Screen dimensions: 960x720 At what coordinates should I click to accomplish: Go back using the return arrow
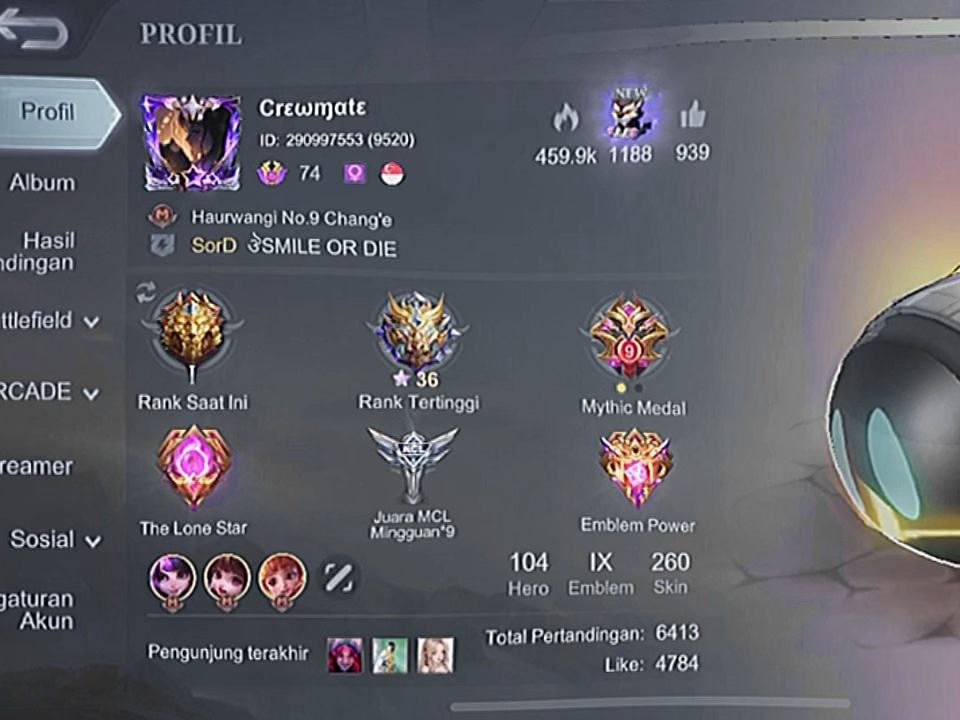[x=35, y=32]
